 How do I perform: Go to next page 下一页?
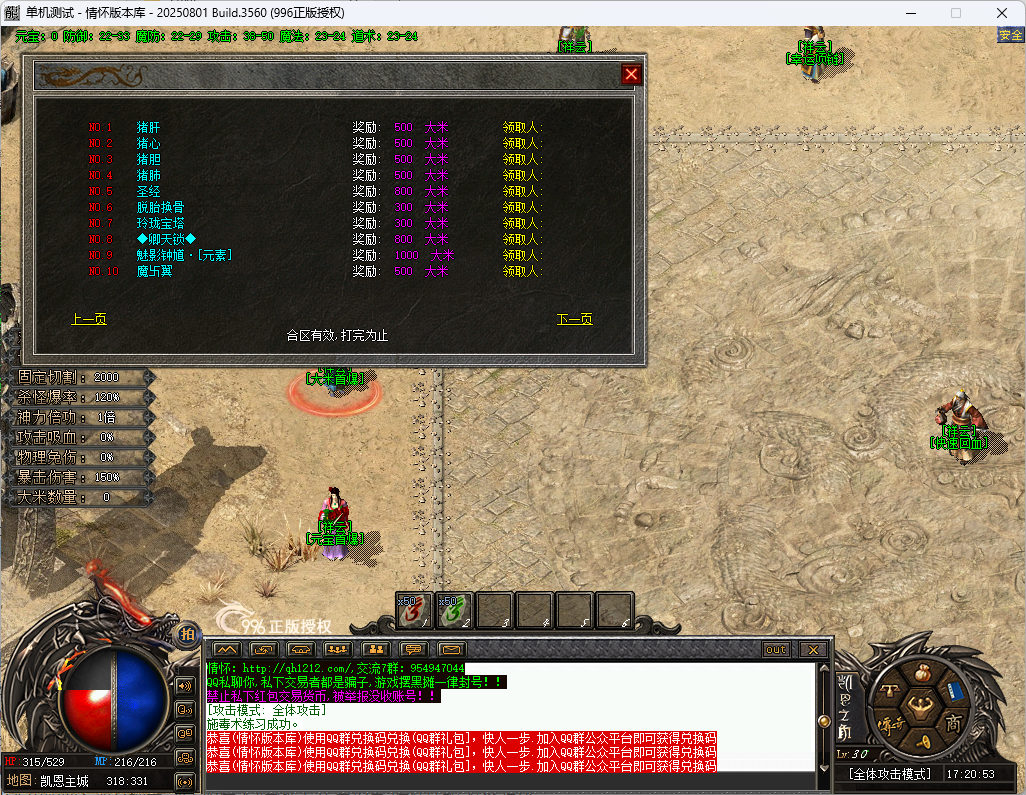click(x=575, y=320)
